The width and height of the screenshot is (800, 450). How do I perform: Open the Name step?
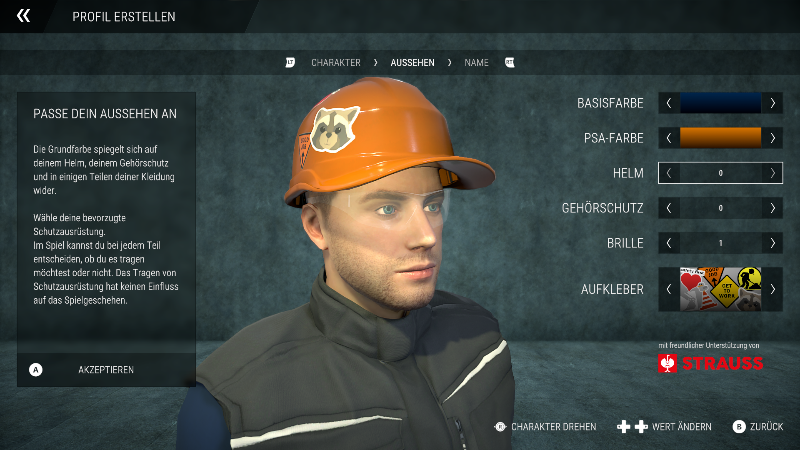[477, 62]
